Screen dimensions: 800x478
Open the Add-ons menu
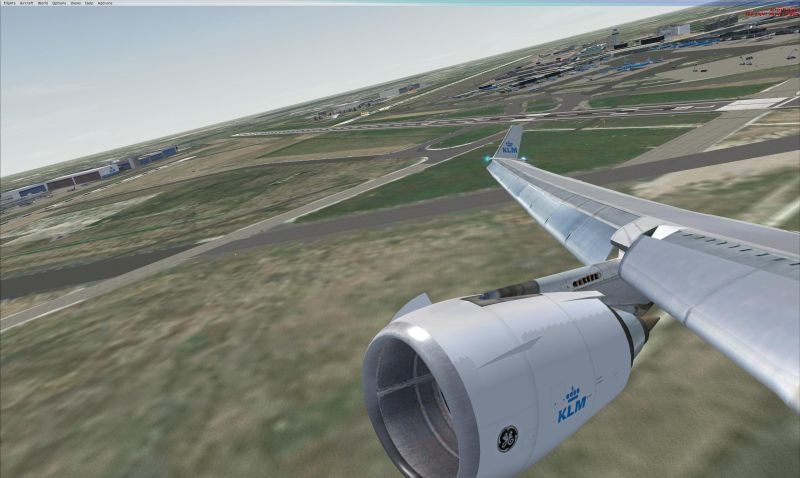pyautogui.click(x=105, y=3)
